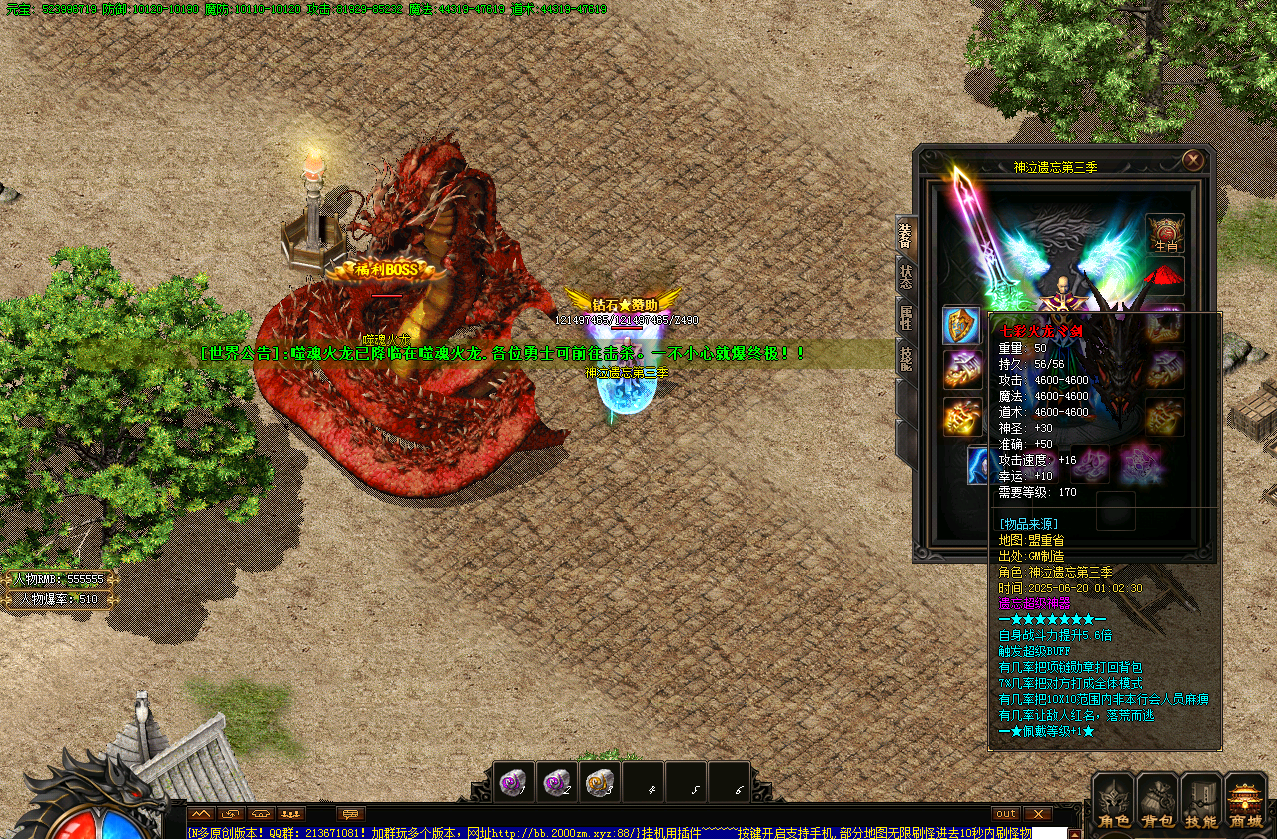The height and width of the screenshot is (839, 1277).
Task: Visit the 商城 shop button
Action: [x=1246, y=802]
